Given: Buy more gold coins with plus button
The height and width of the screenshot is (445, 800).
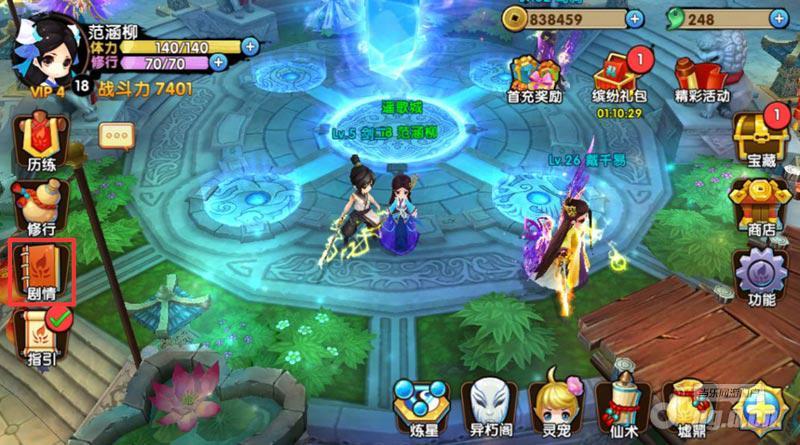Looking at the screenshot, I should click(x=634, y=18).
